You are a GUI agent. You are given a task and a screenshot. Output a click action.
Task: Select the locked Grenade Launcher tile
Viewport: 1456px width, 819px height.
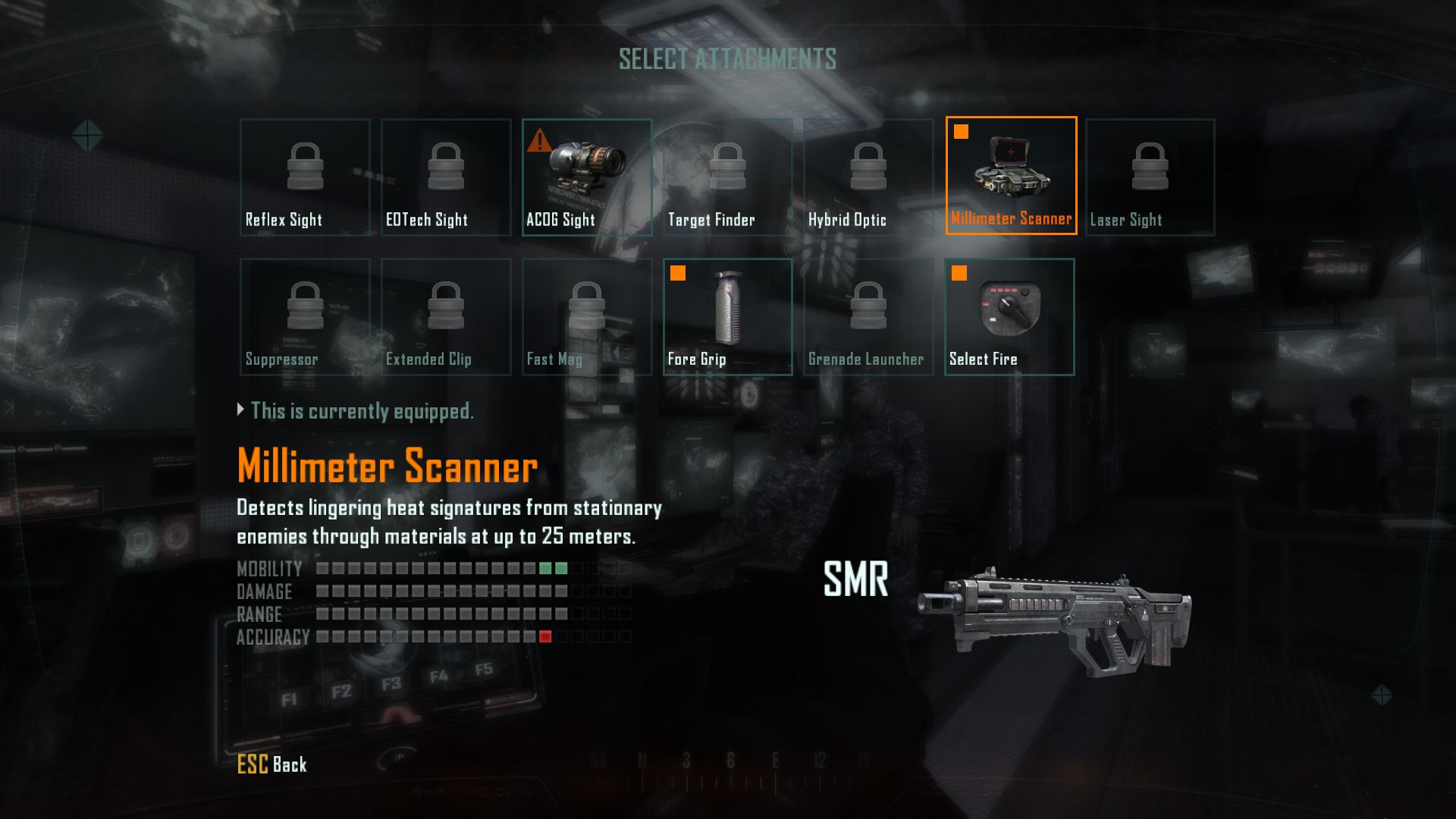[x=868, y=316]
